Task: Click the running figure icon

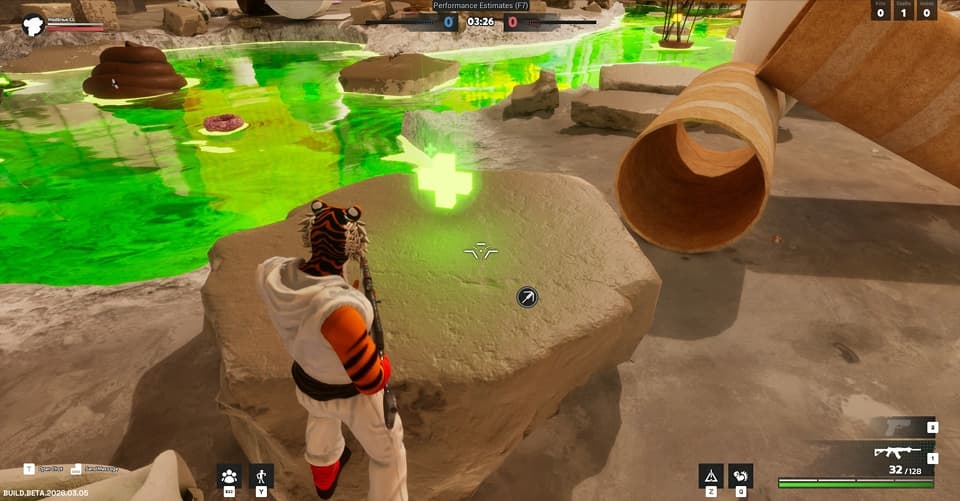Action: coord(261,475)
